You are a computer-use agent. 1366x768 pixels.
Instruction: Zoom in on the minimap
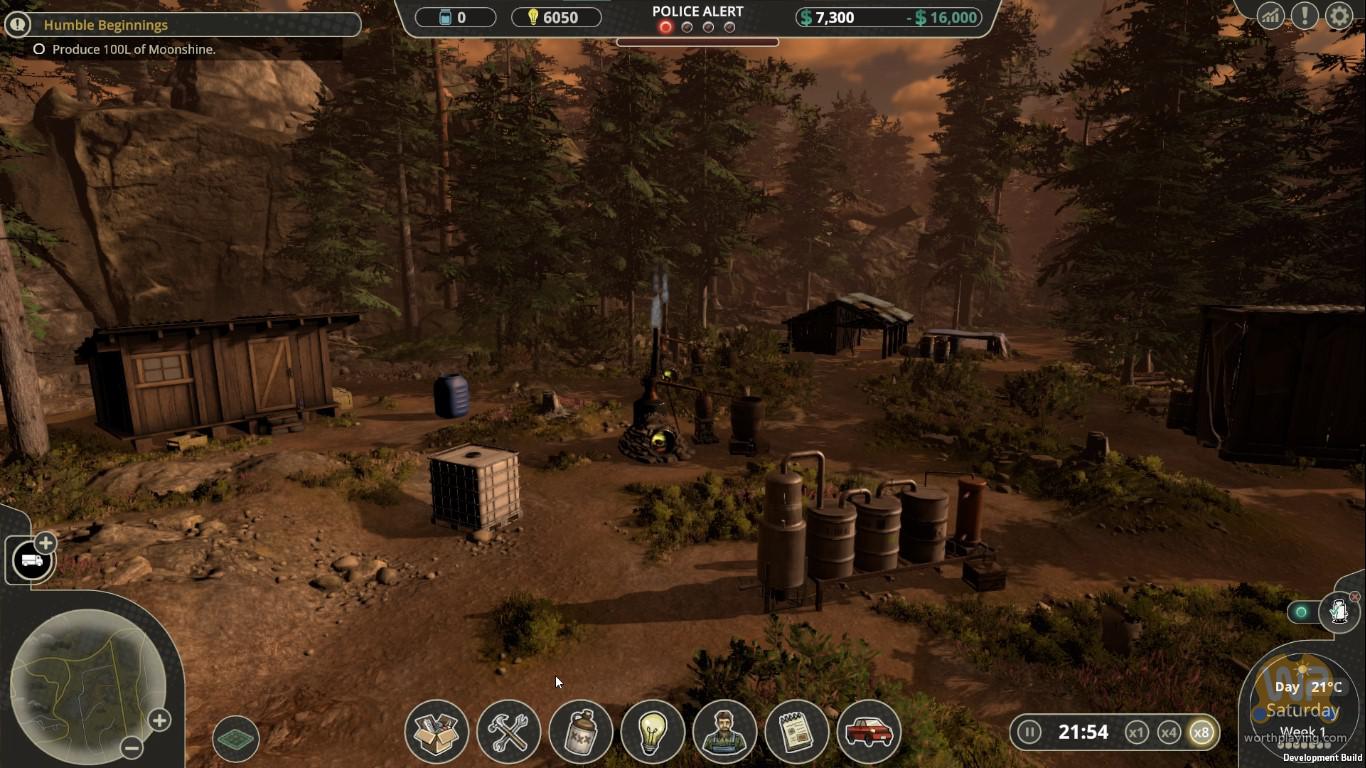pos(159,720)
